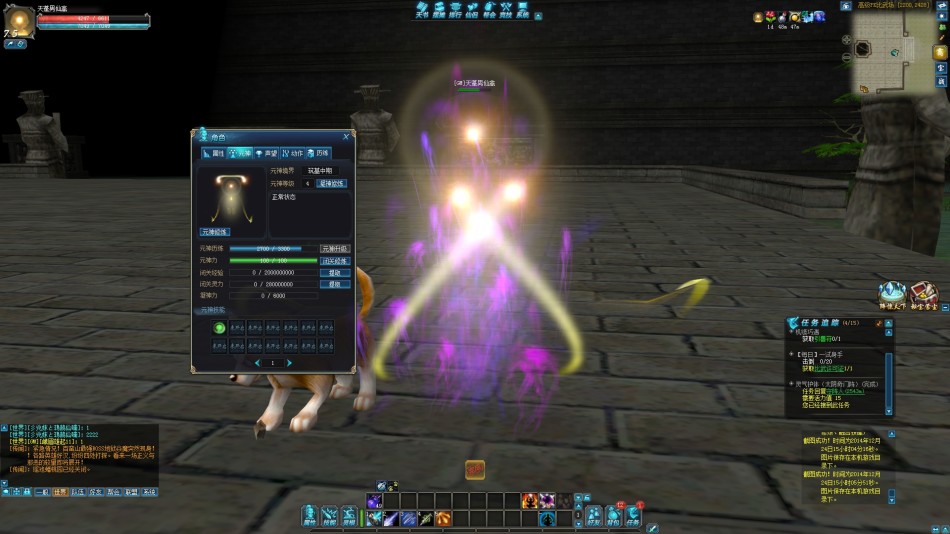Screen dimensions: 950x534
Task: Open the 任务 quest button on bottom bar
Action: coord(633,516)
